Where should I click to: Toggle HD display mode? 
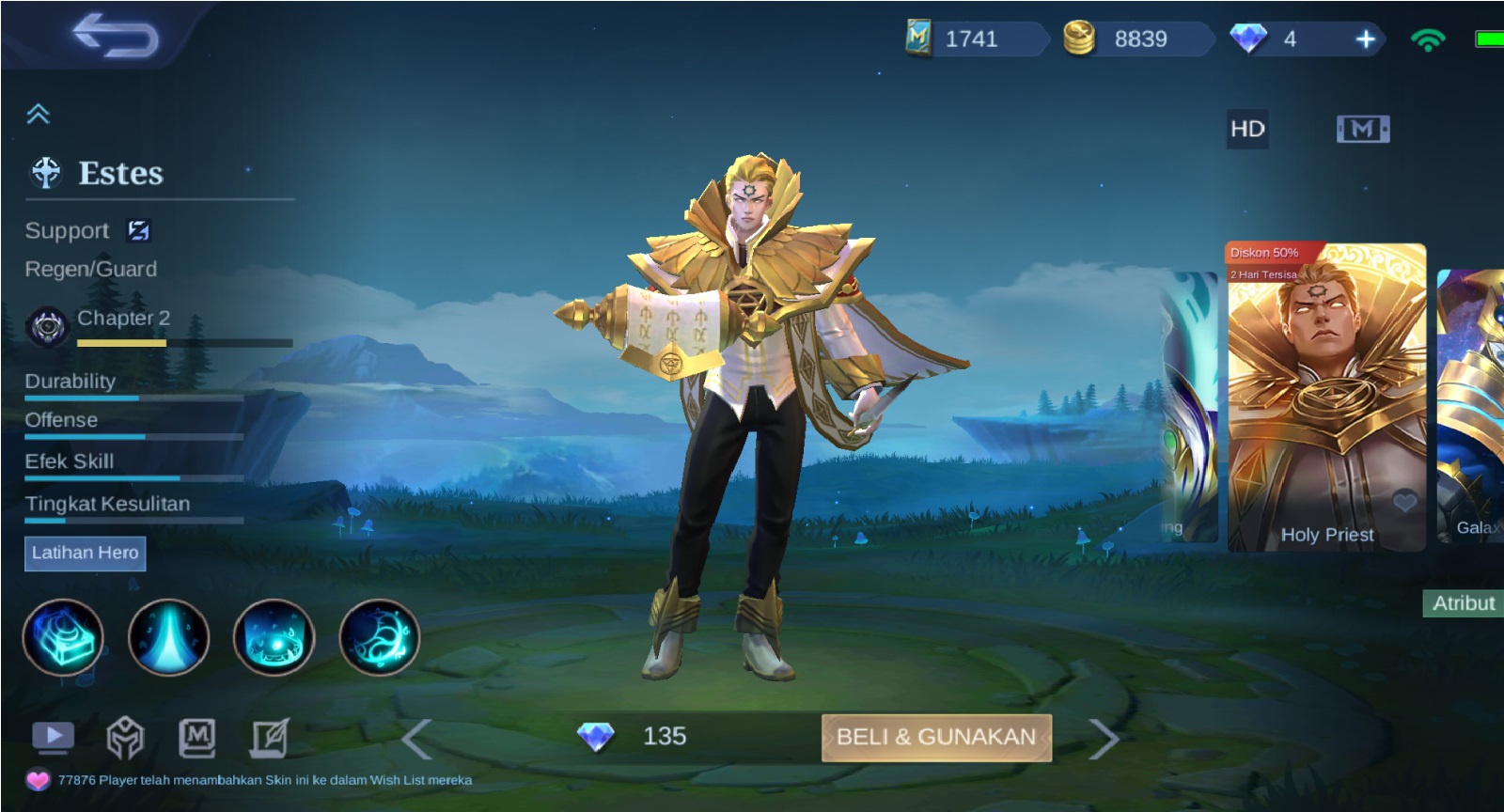click(x=1248, y=129)
